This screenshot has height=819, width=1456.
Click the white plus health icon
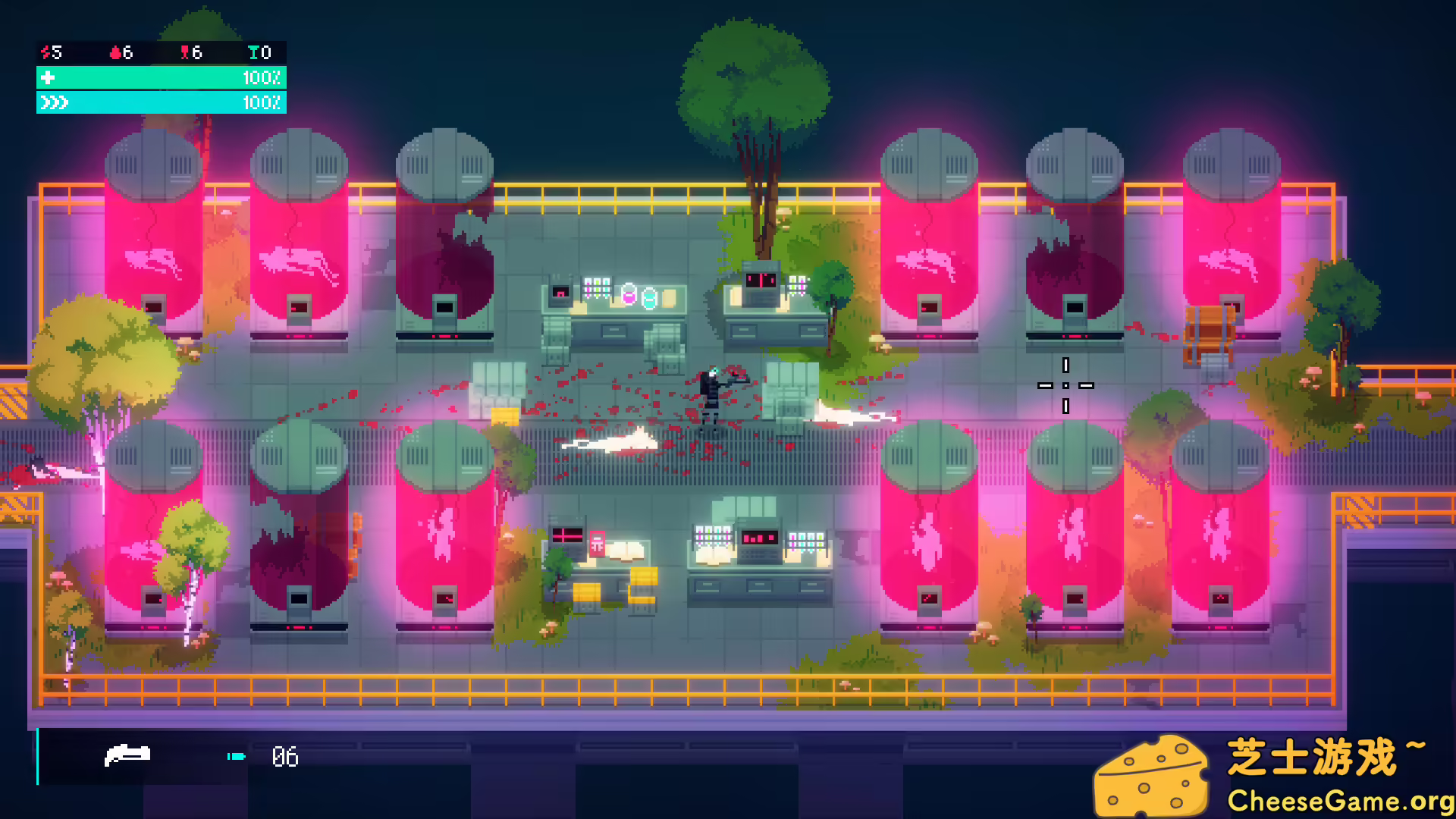(x=48, y=77)
